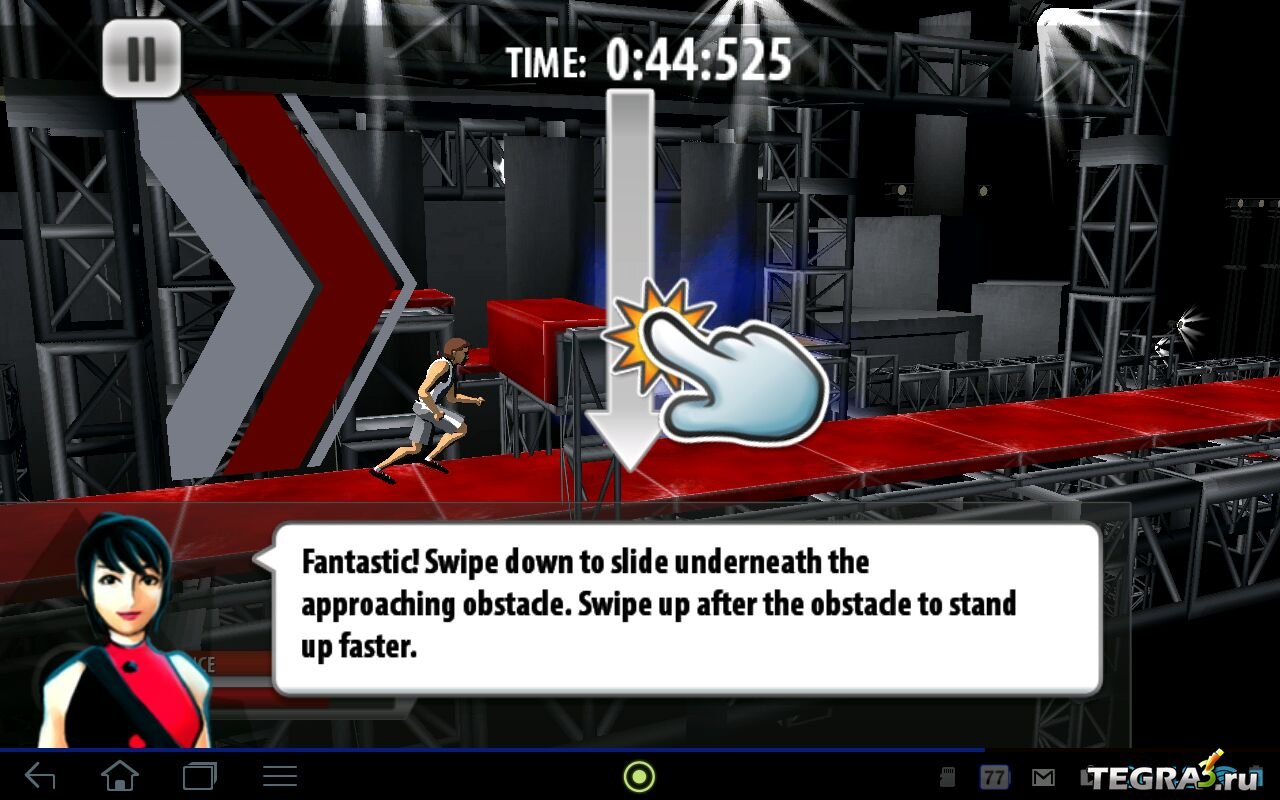
Task: Pause the game with the pause button
Action: tap(141, 59)
